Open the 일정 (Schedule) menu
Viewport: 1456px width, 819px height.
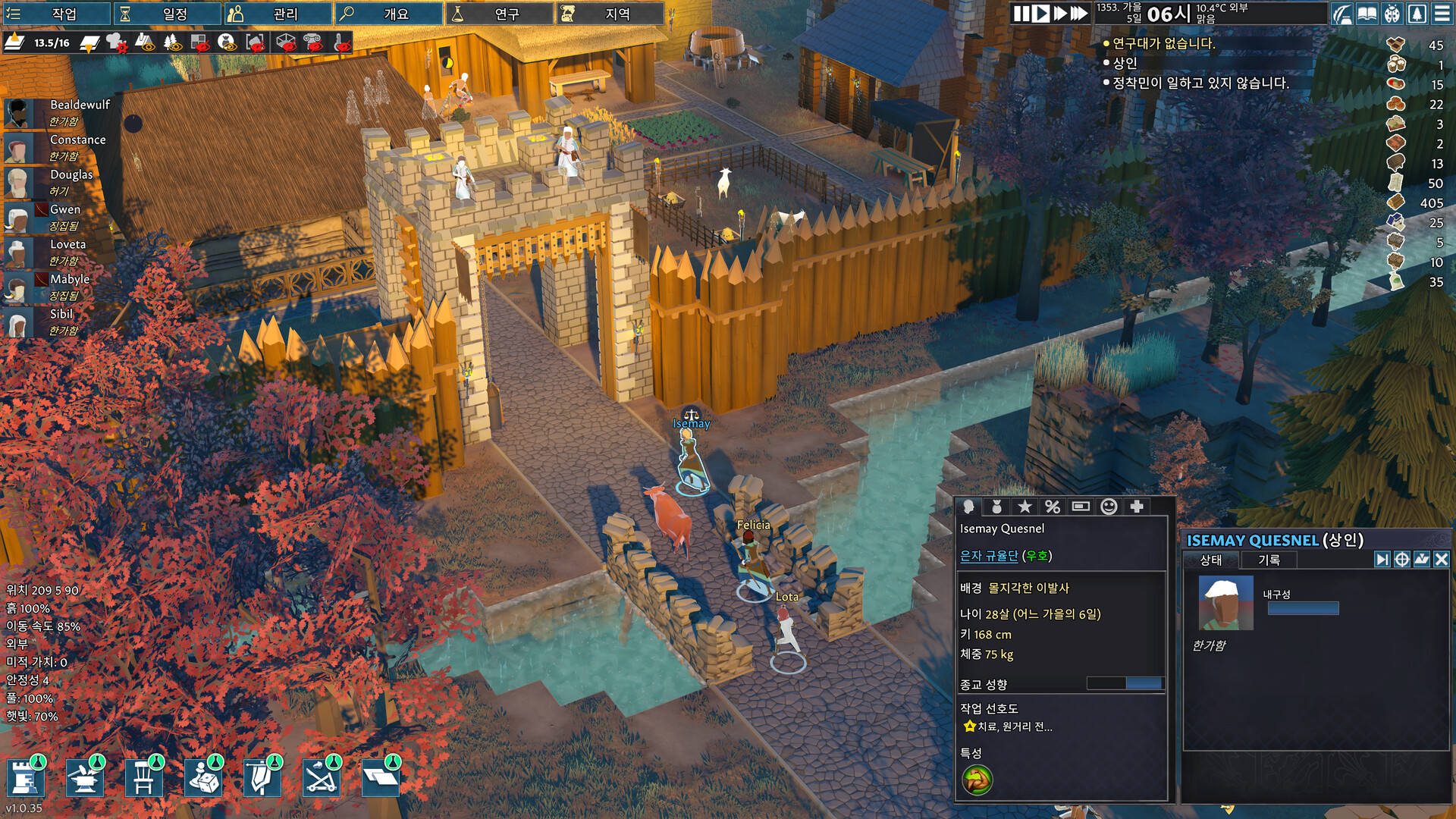tap(168, 14)
